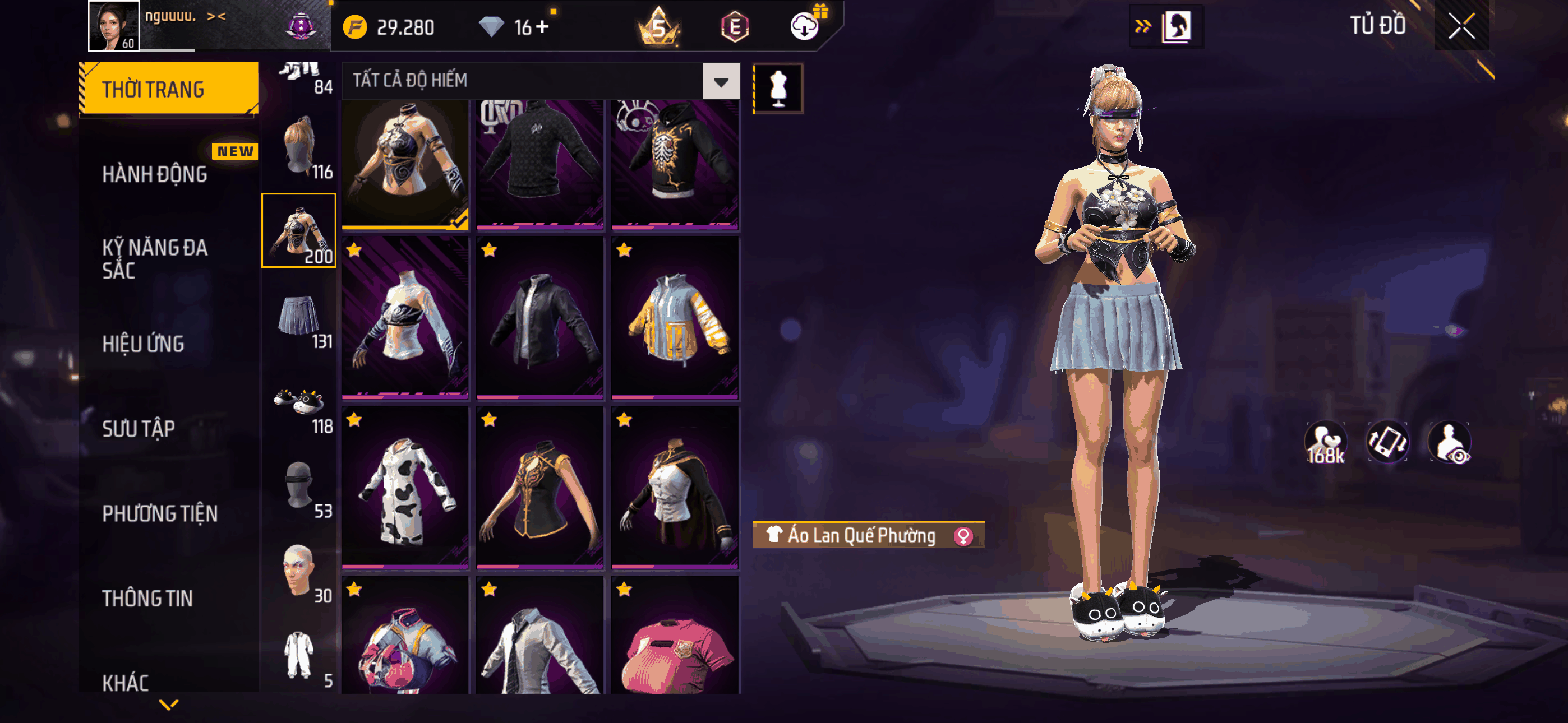Open the Tất Cả Độ Hiếm rarity dropdown
The image size is (1568, 723).
(x=721, y=81)
